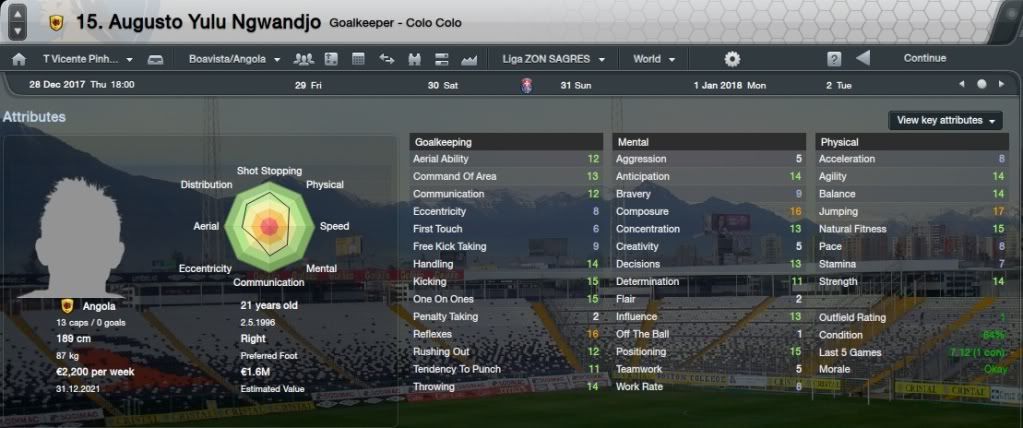The height and width of the screenshot is (428, 1023).
Task: Open the View key attributes dropdown
Action: pyautogui.click(x=945, y=120)
